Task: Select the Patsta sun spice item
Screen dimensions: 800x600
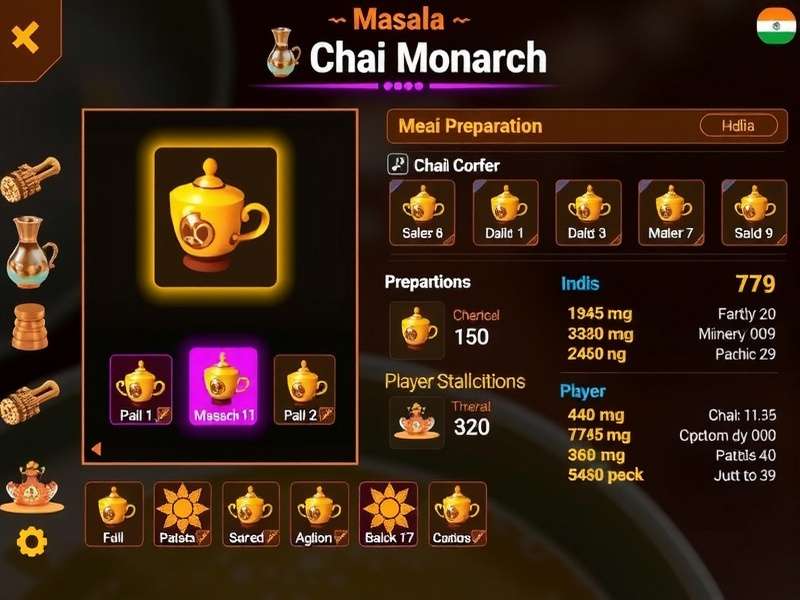Action: pyautogui.click(x=183, y=514)
